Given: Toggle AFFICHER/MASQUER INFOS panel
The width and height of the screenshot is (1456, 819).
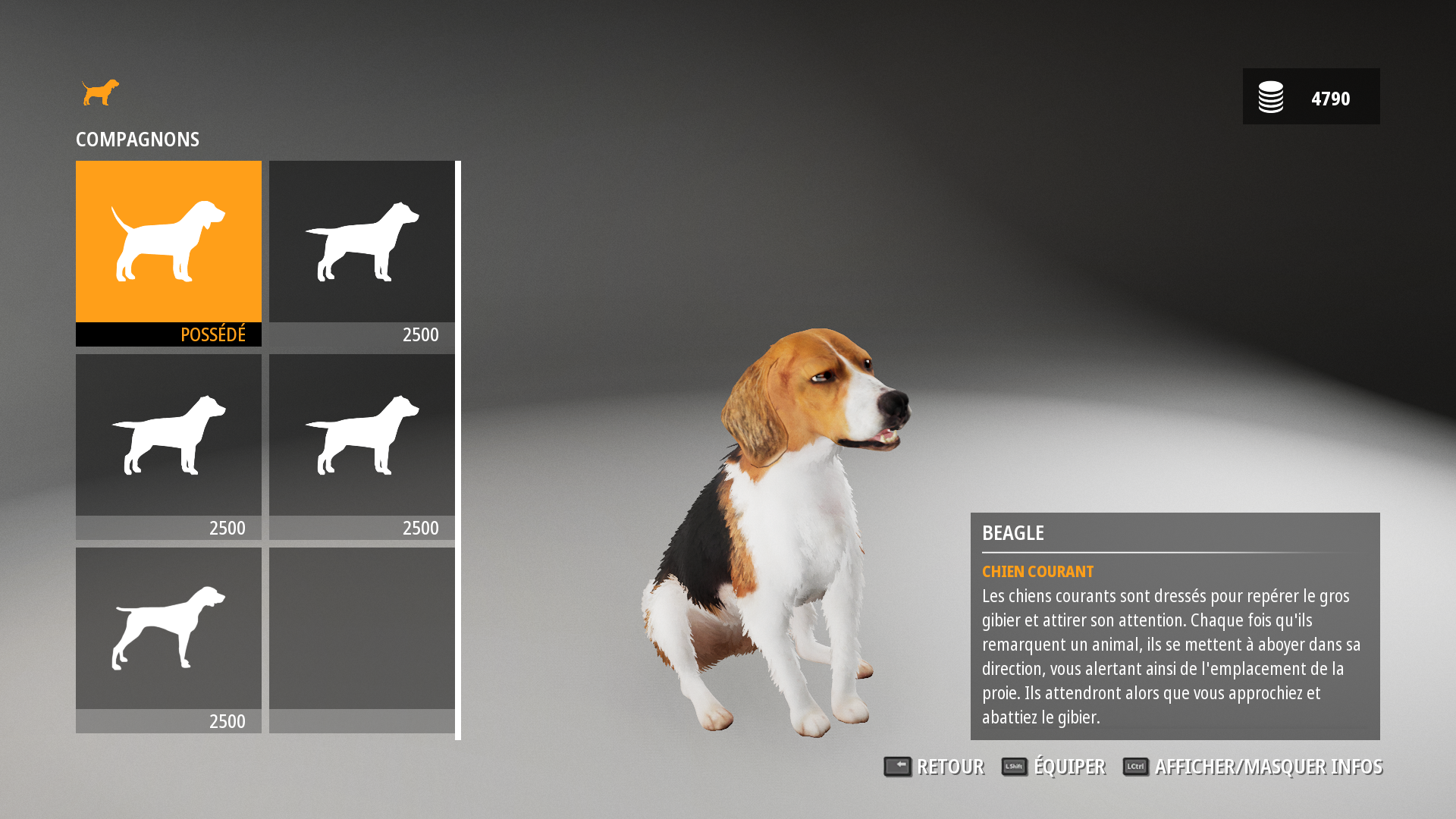Looking at the screenshot, I should 1252,767.
